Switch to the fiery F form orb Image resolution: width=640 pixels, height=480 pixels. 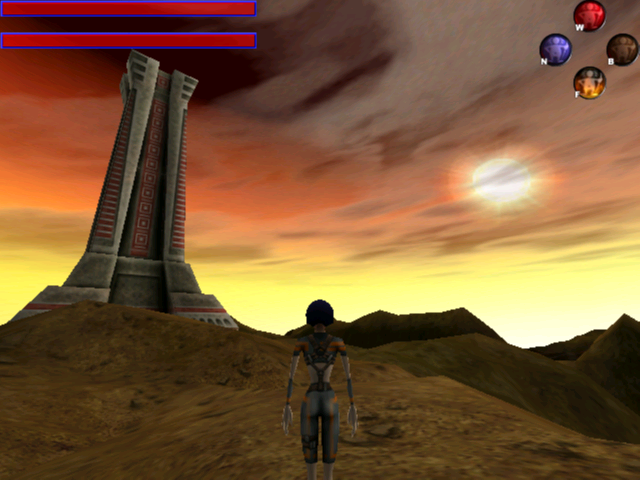point(590,82)
